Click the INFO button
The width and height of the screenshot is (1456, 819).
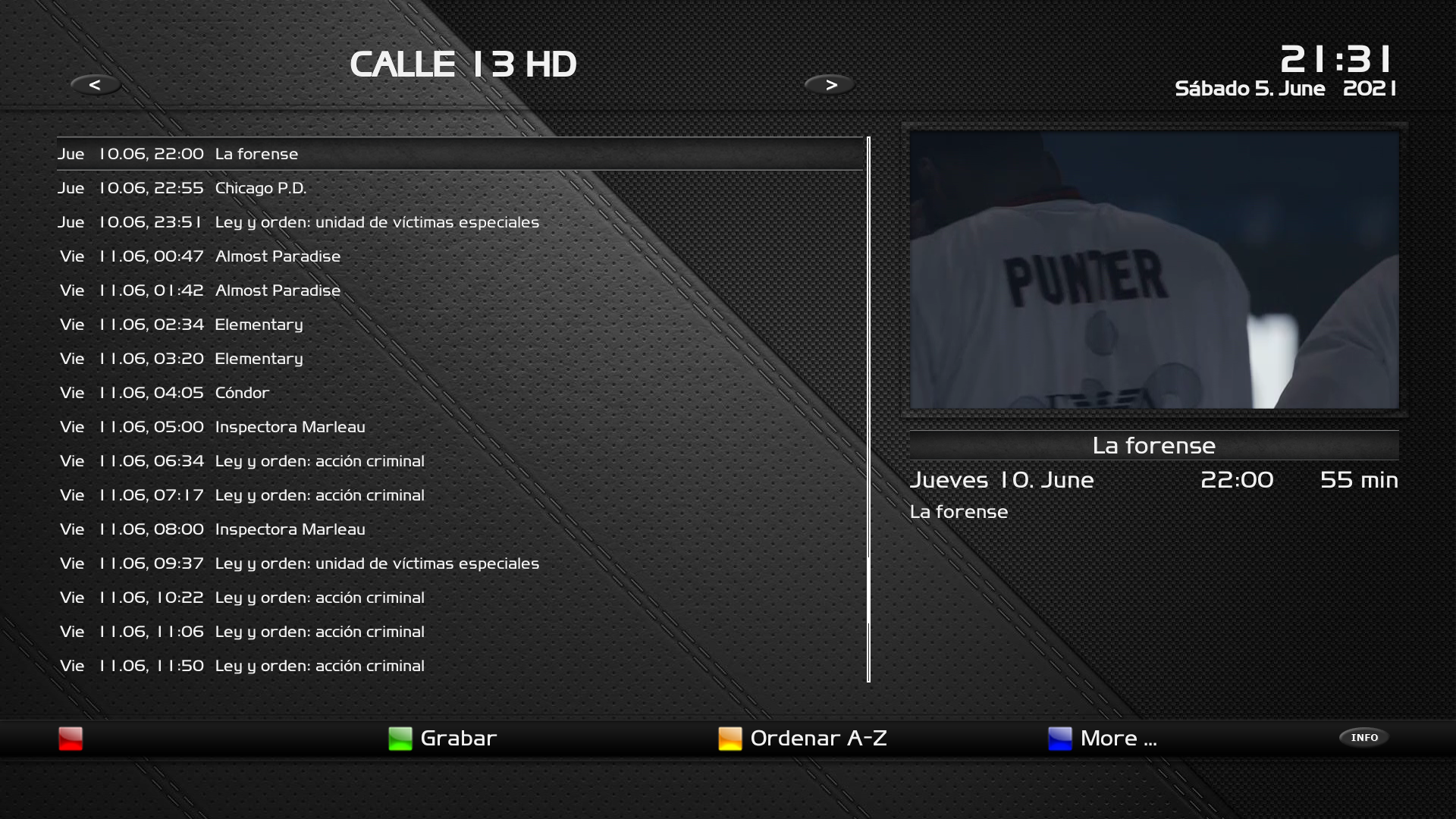coord(1363,738)
